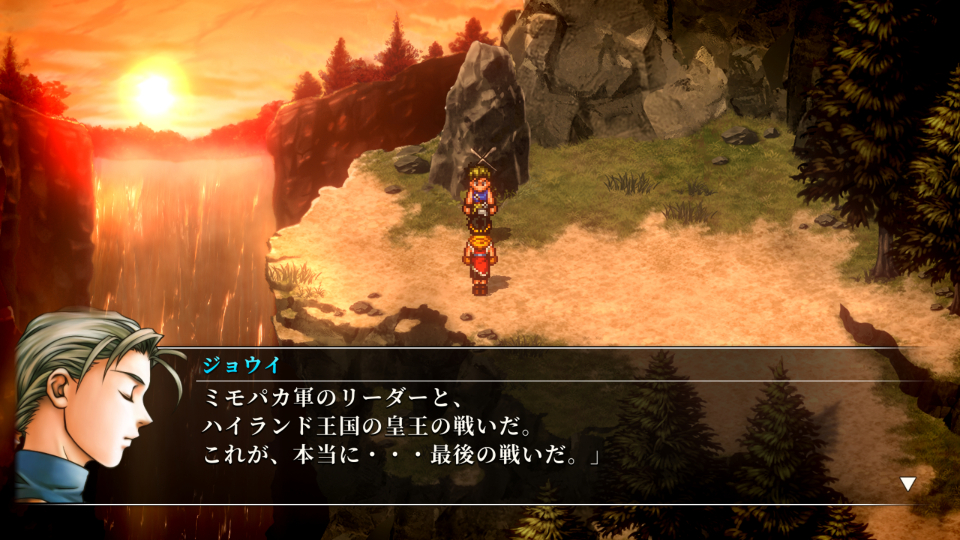Advance dialogue with the white arrow indicator

click(908, 484)
